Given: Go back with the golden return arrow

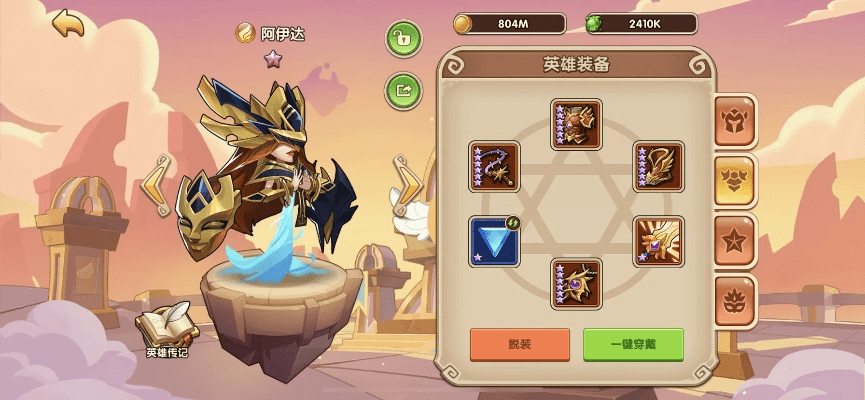Looking at the screenshot, I should click(68, 24).
